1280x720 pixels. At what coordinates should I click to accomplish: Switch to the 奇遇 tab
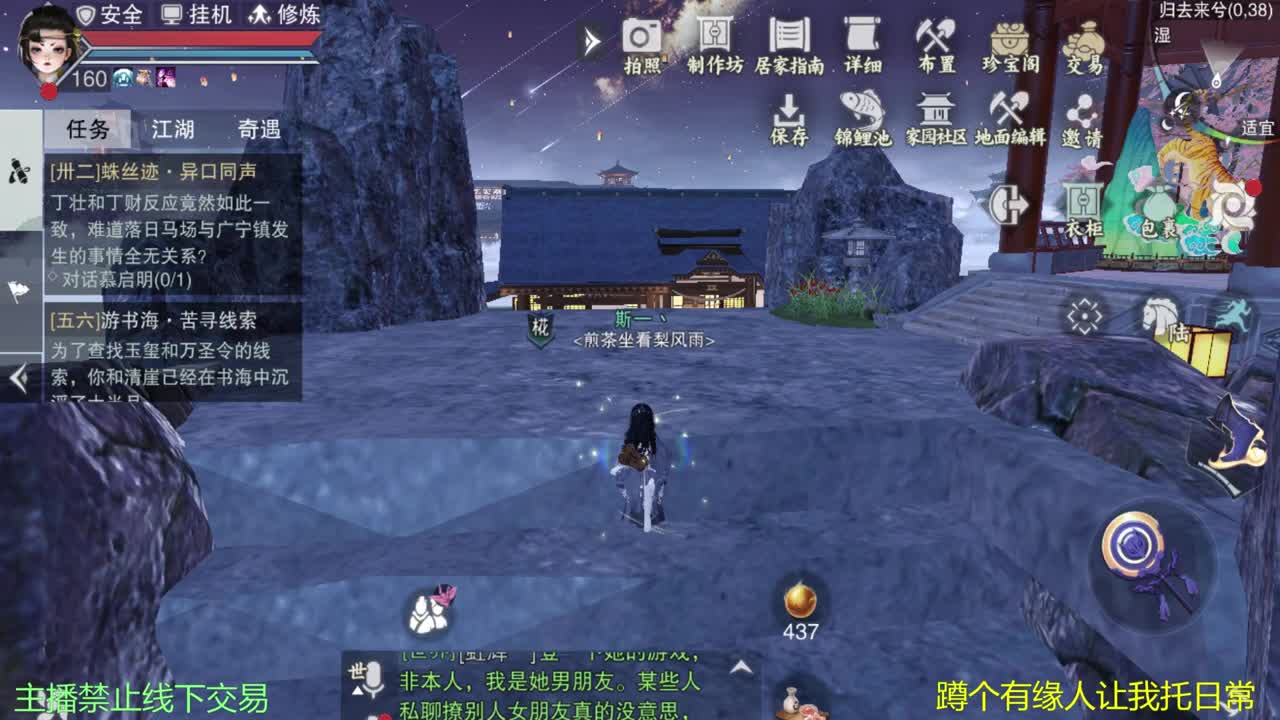point(260,128)
